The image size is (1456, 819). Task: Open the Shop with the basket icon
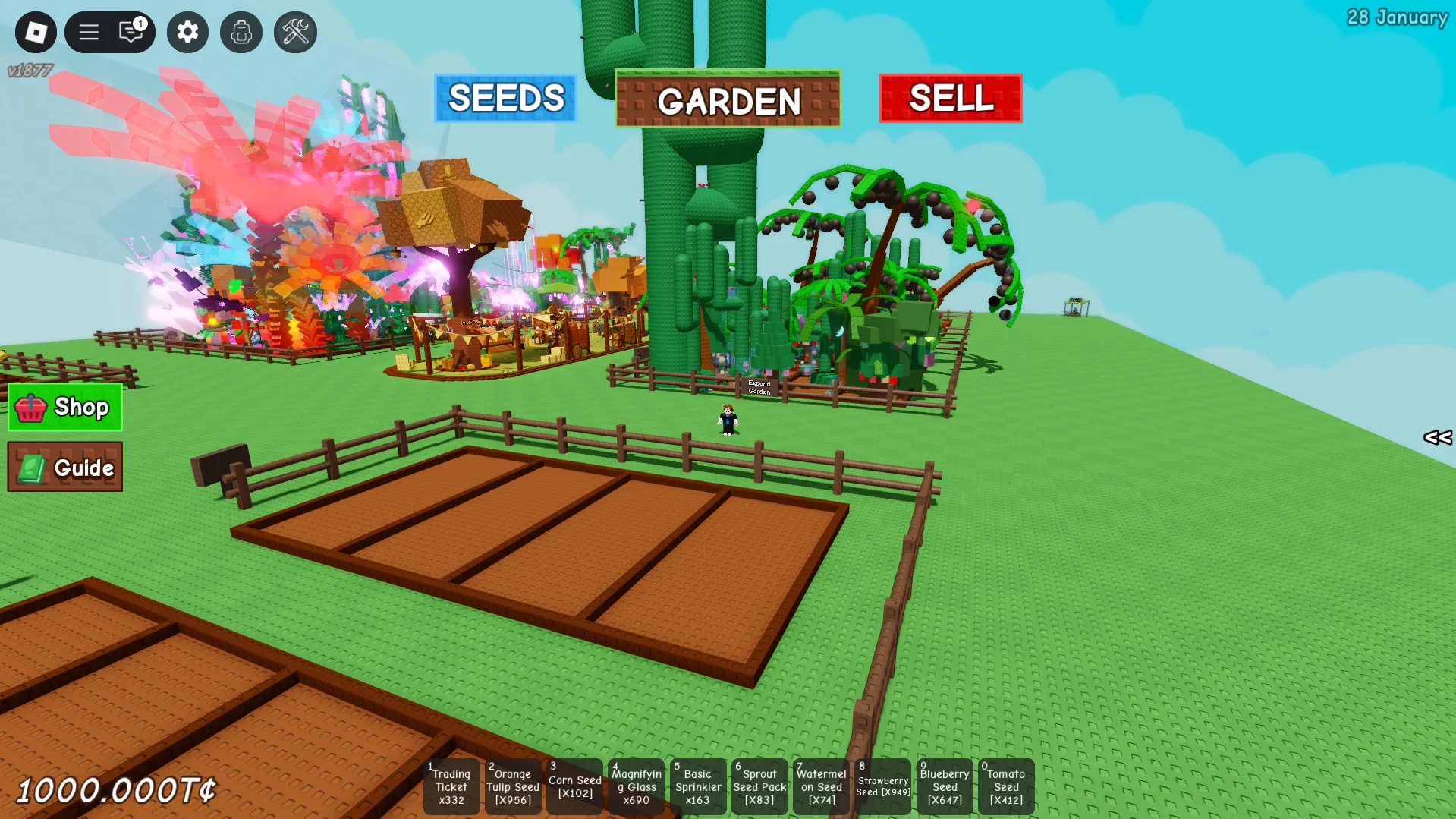coord(64,408)
